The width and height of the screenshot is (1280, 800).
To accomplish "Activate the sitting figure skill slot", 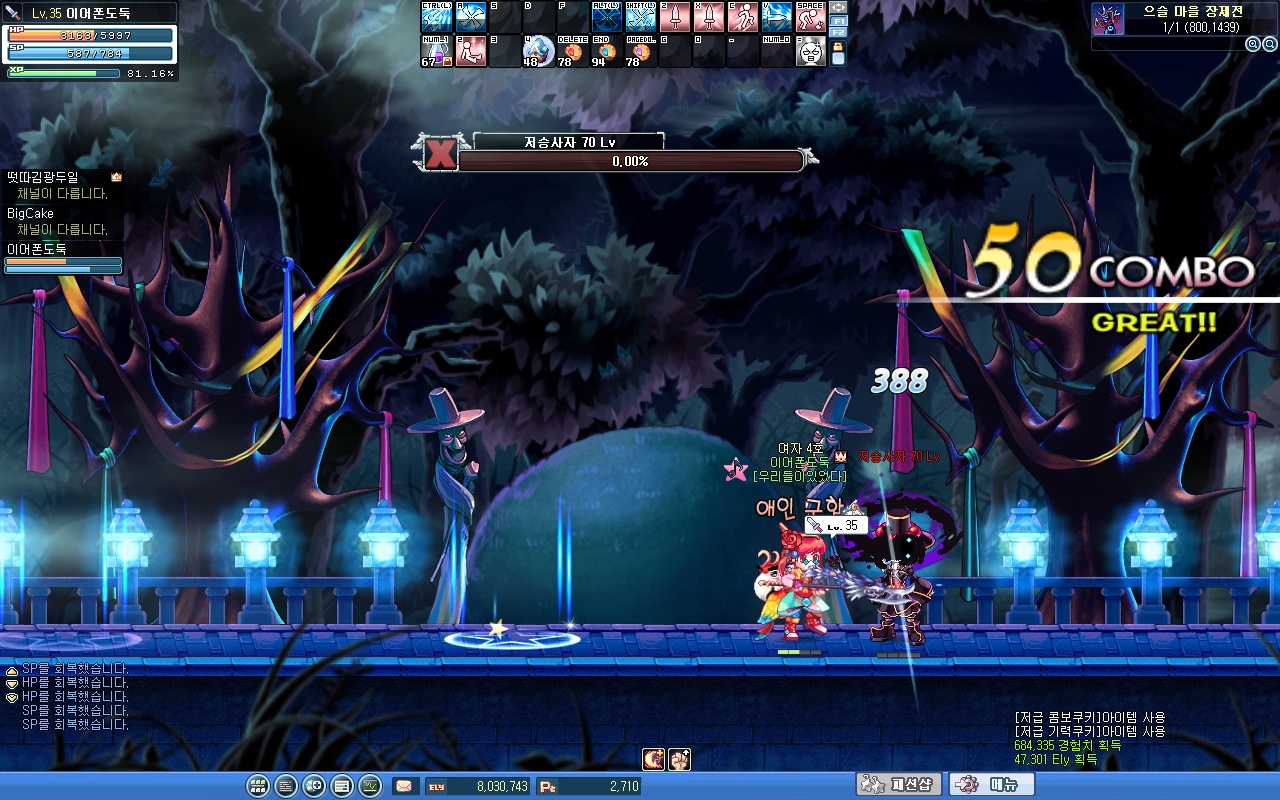I will tap(471, 51).
